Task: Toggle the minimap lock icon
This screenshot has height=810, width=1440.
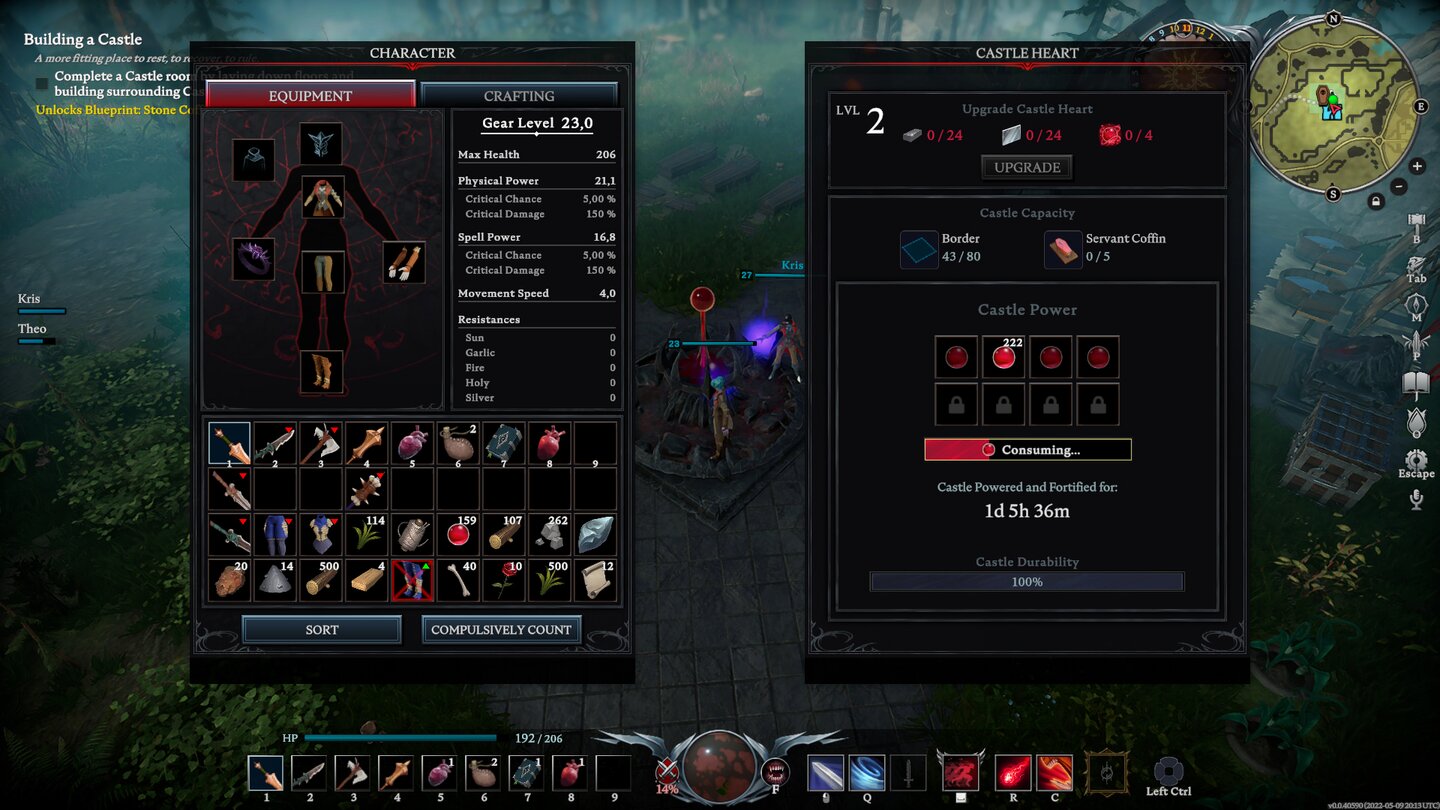Action: coord(1377,202)
